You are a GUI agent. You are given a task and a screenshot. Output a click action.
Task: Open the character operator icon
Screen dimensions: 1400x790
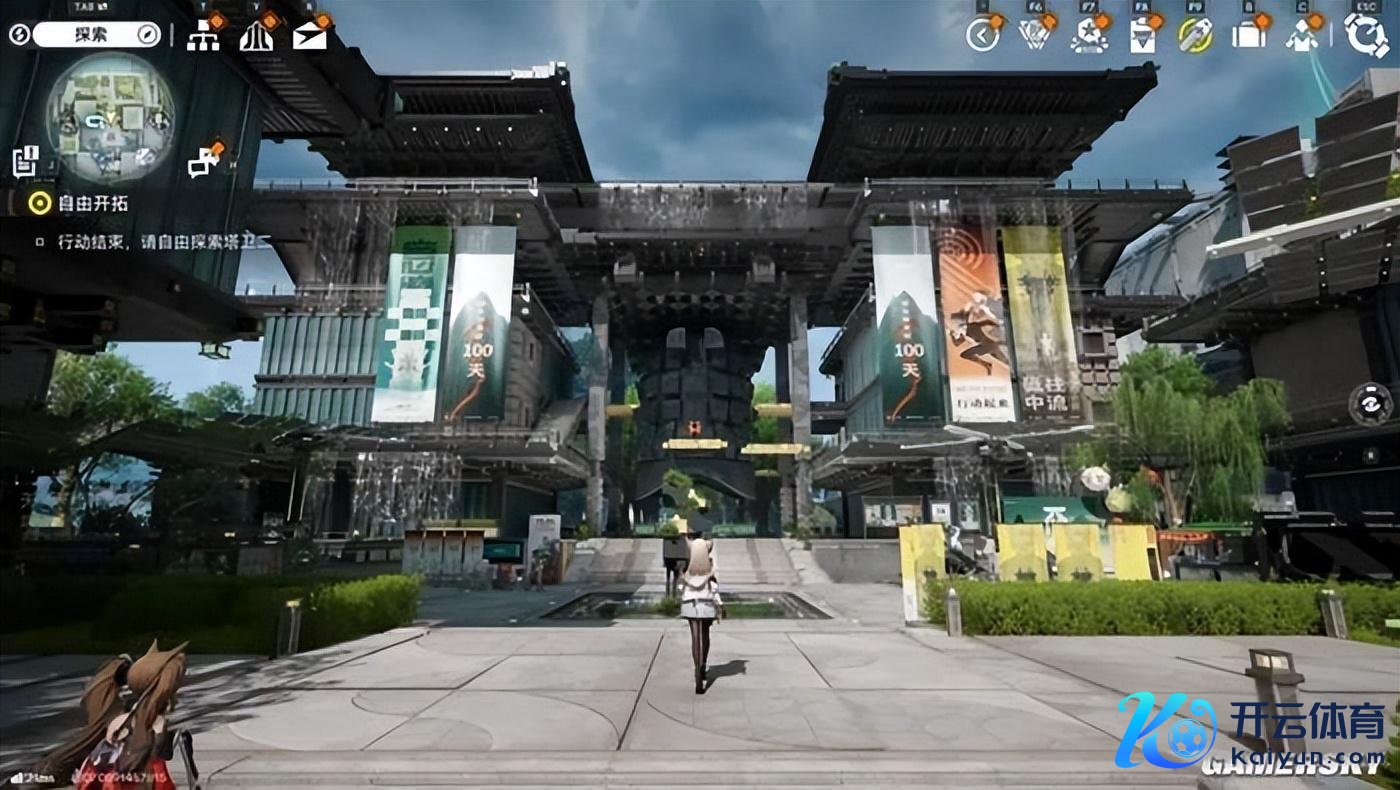click(x=1302, y=36)
